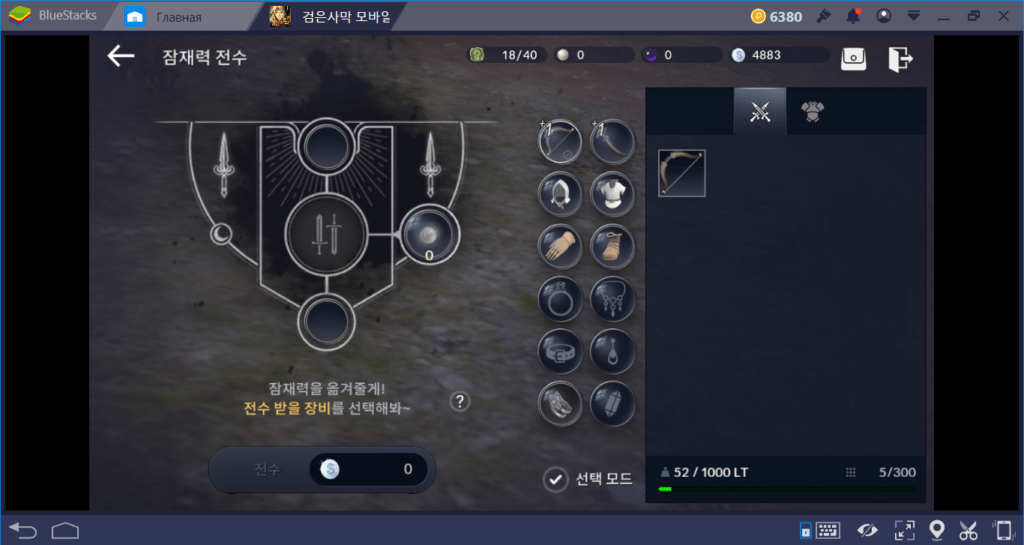The width and height of the screenshot is (1024, 545).
Task: Switch to the armor tab
Action: 812,112
